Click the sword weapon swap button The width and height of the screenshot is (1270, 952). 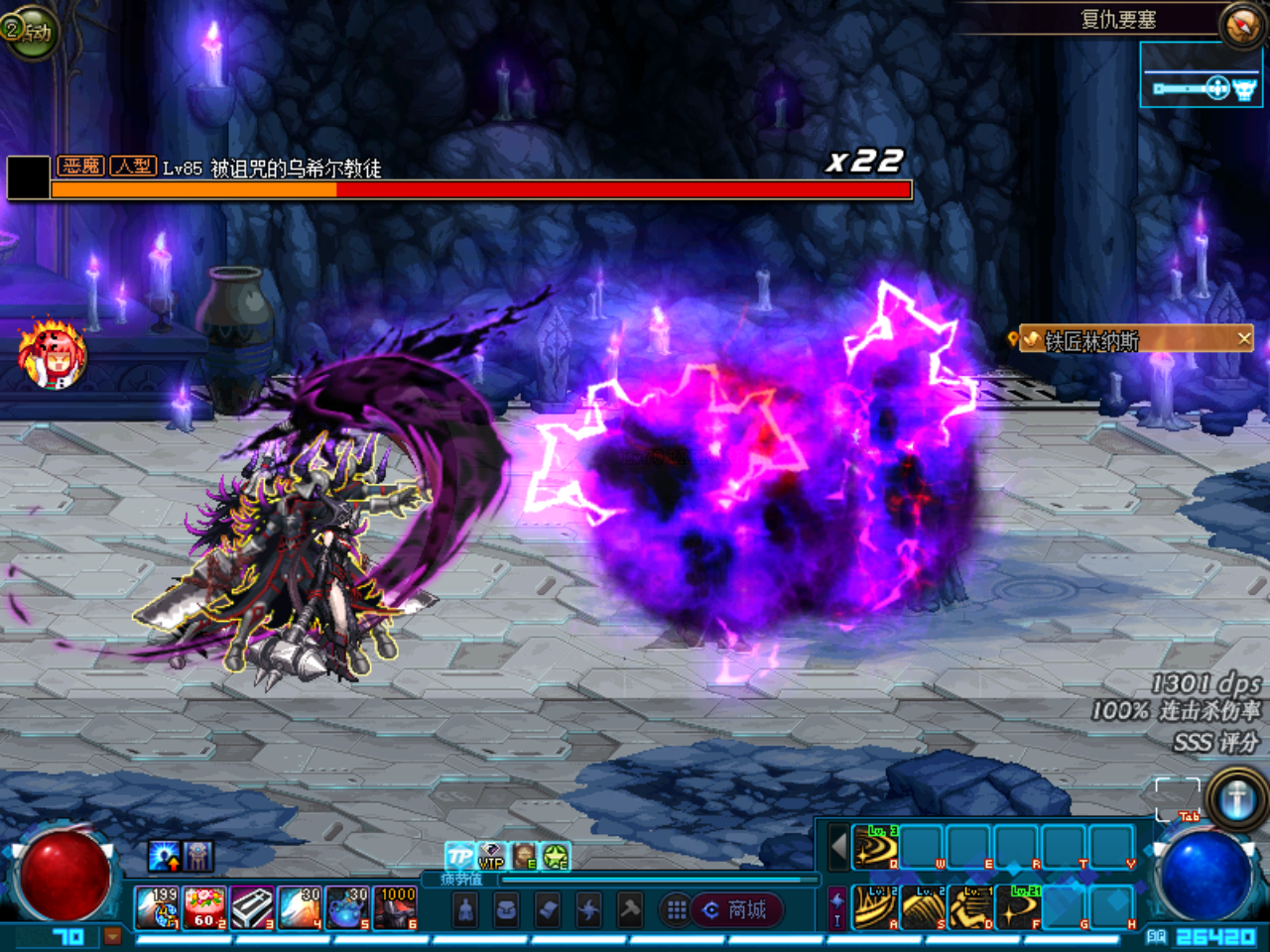1236,798
